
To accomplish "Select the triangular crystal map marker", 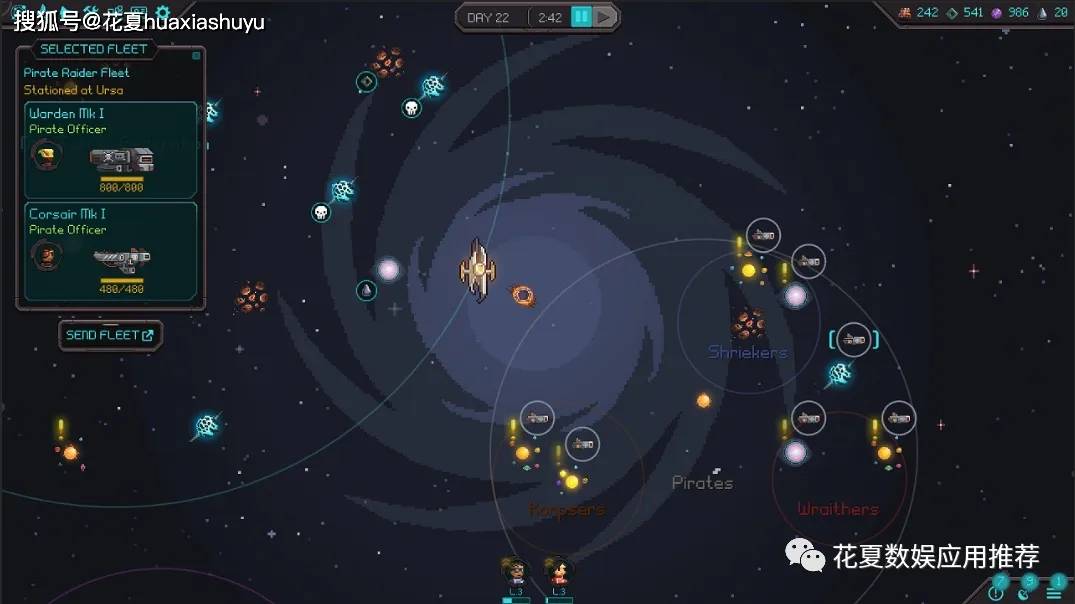I will [x=367, y=291].
